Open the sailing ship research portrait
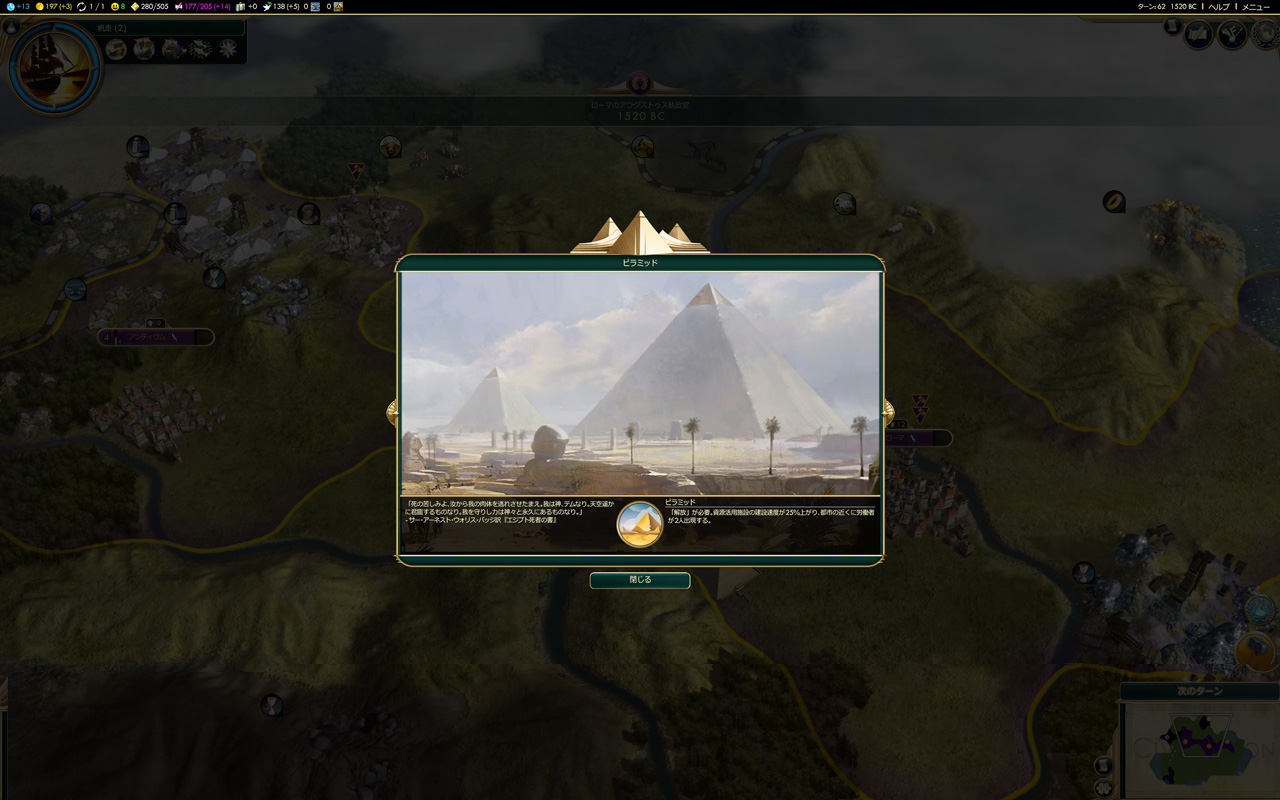Image resolution: width=1280 pixels, height=800 pixels. pyautogui.click(x=54, y=67)
